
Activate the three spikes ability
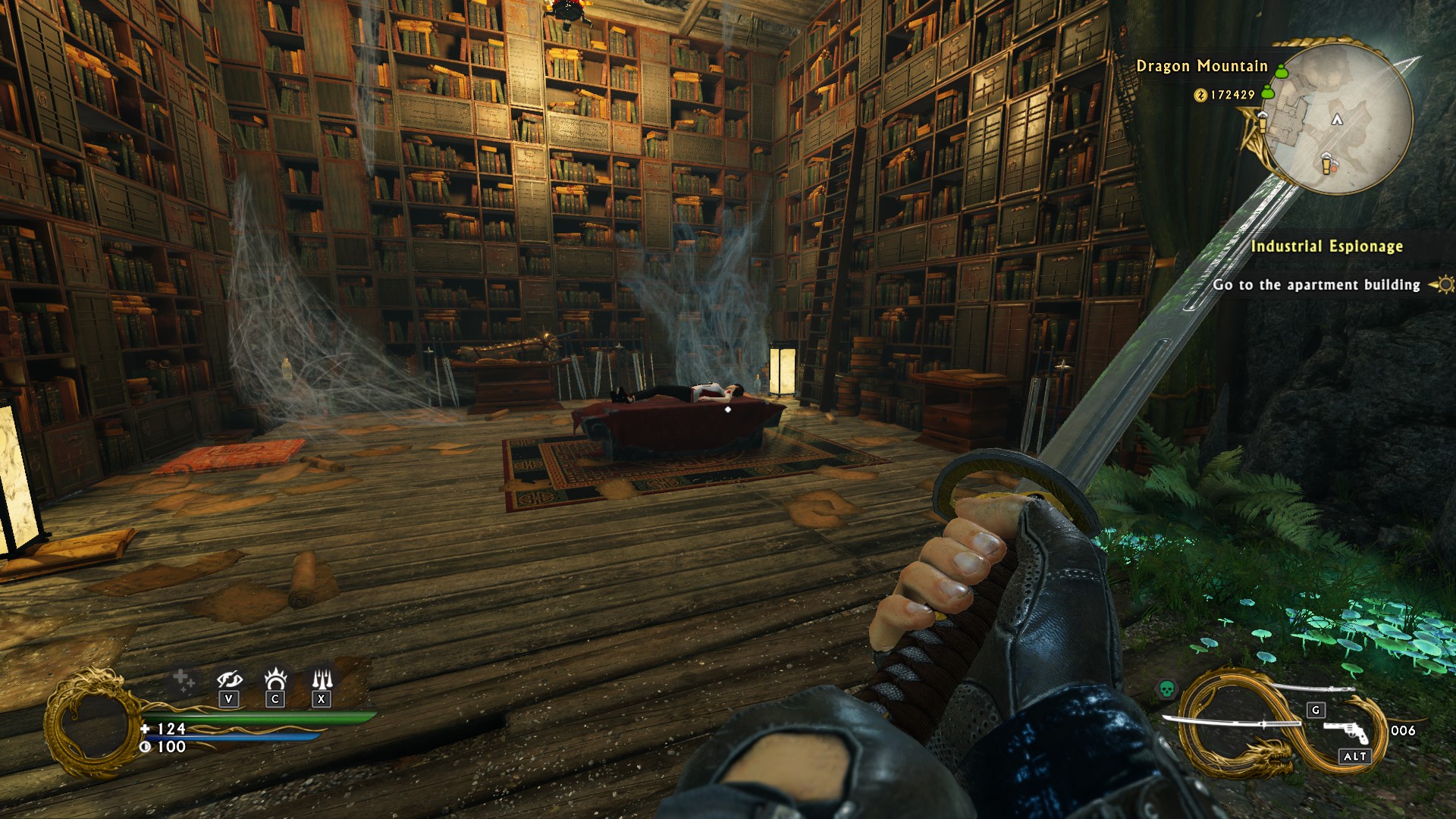[x=322, y=678]
